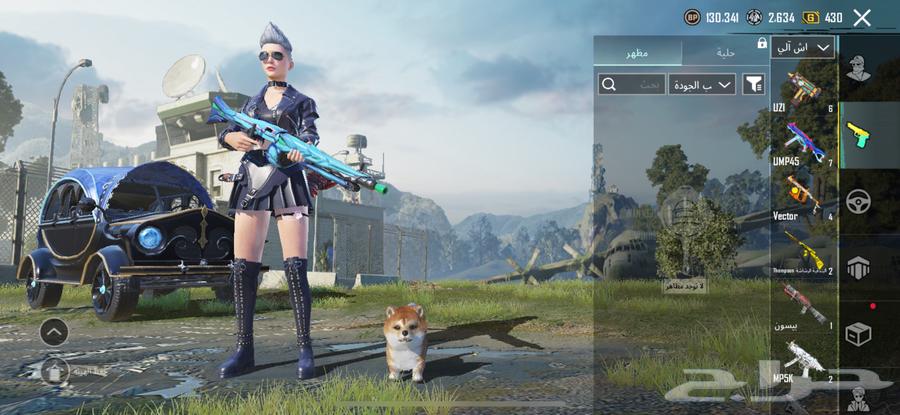Open the parachute backpack category
900x415 pixels.
point(858,267)
